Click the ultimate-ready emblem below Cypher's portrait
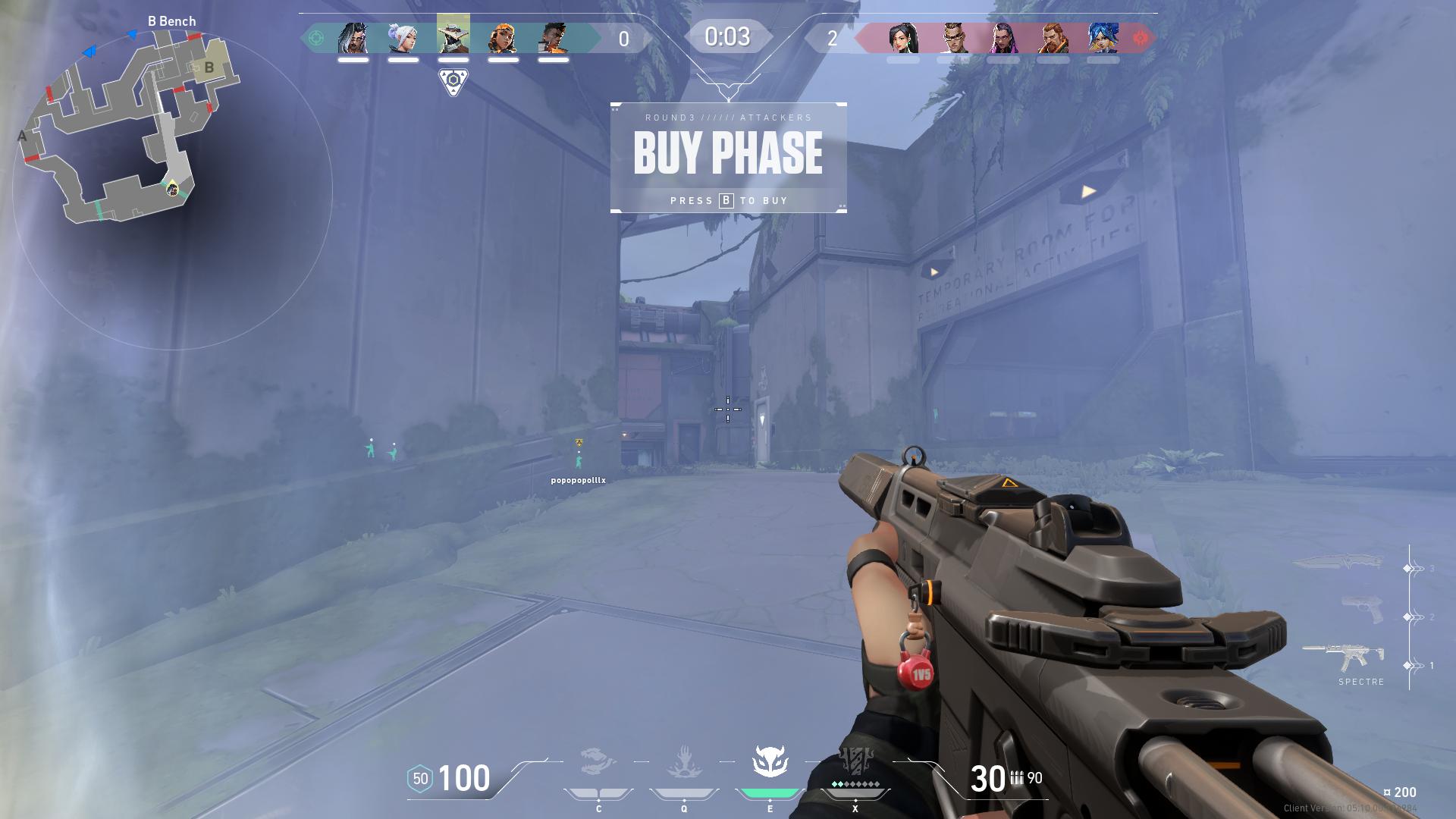Viewport: 1456px width, 819px height. point(453,81)
